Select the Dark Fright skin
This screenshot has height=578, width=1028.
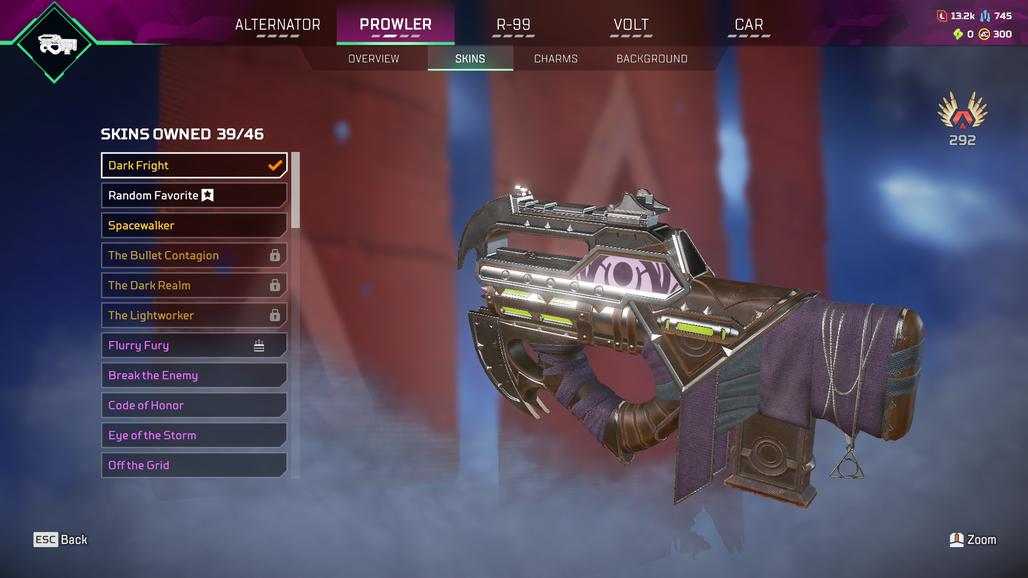(x=194, y=166)
